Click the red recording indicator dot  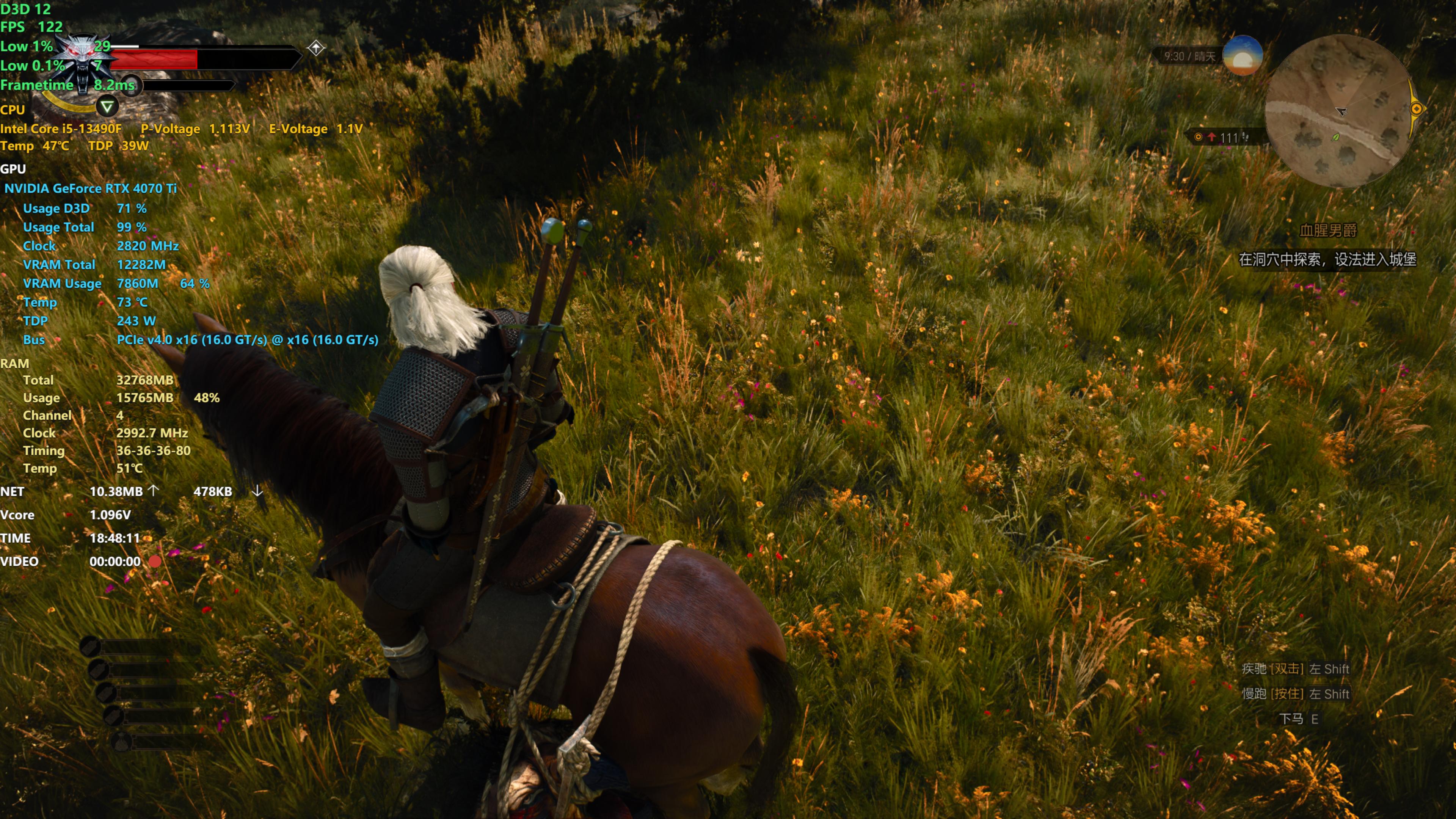155,561
